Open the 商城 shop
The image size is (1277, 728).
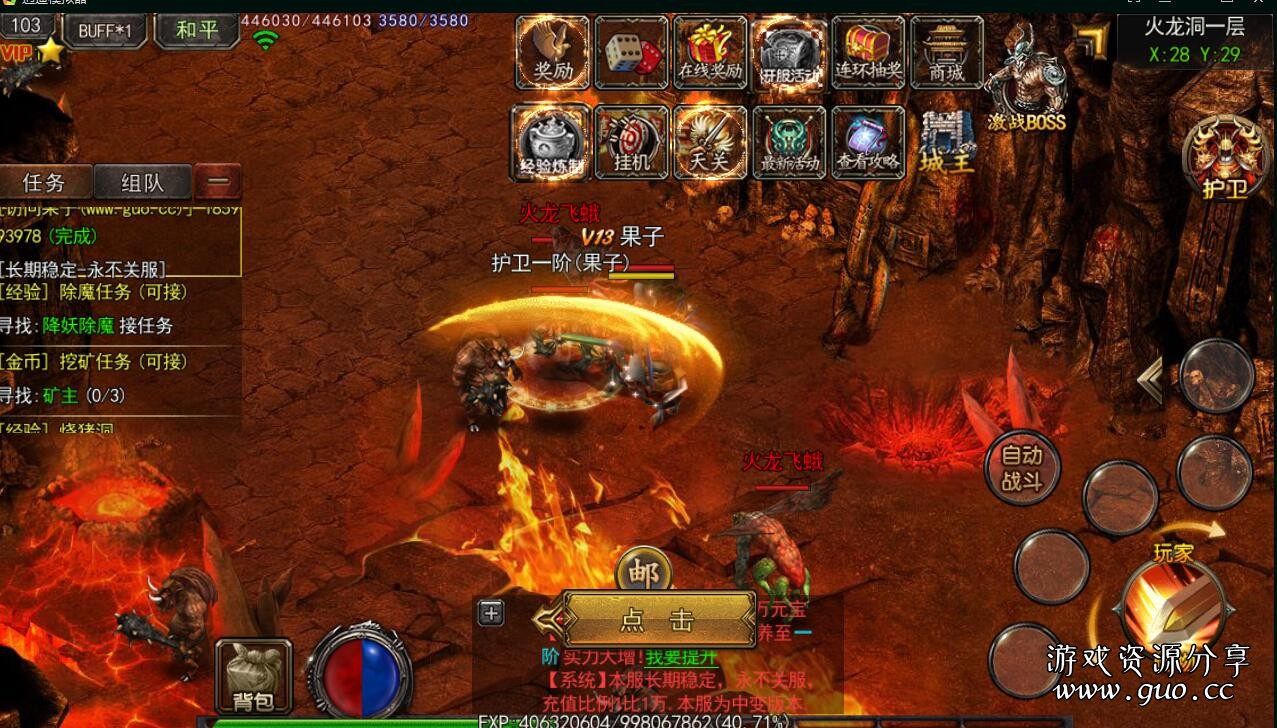pos(946,52)
